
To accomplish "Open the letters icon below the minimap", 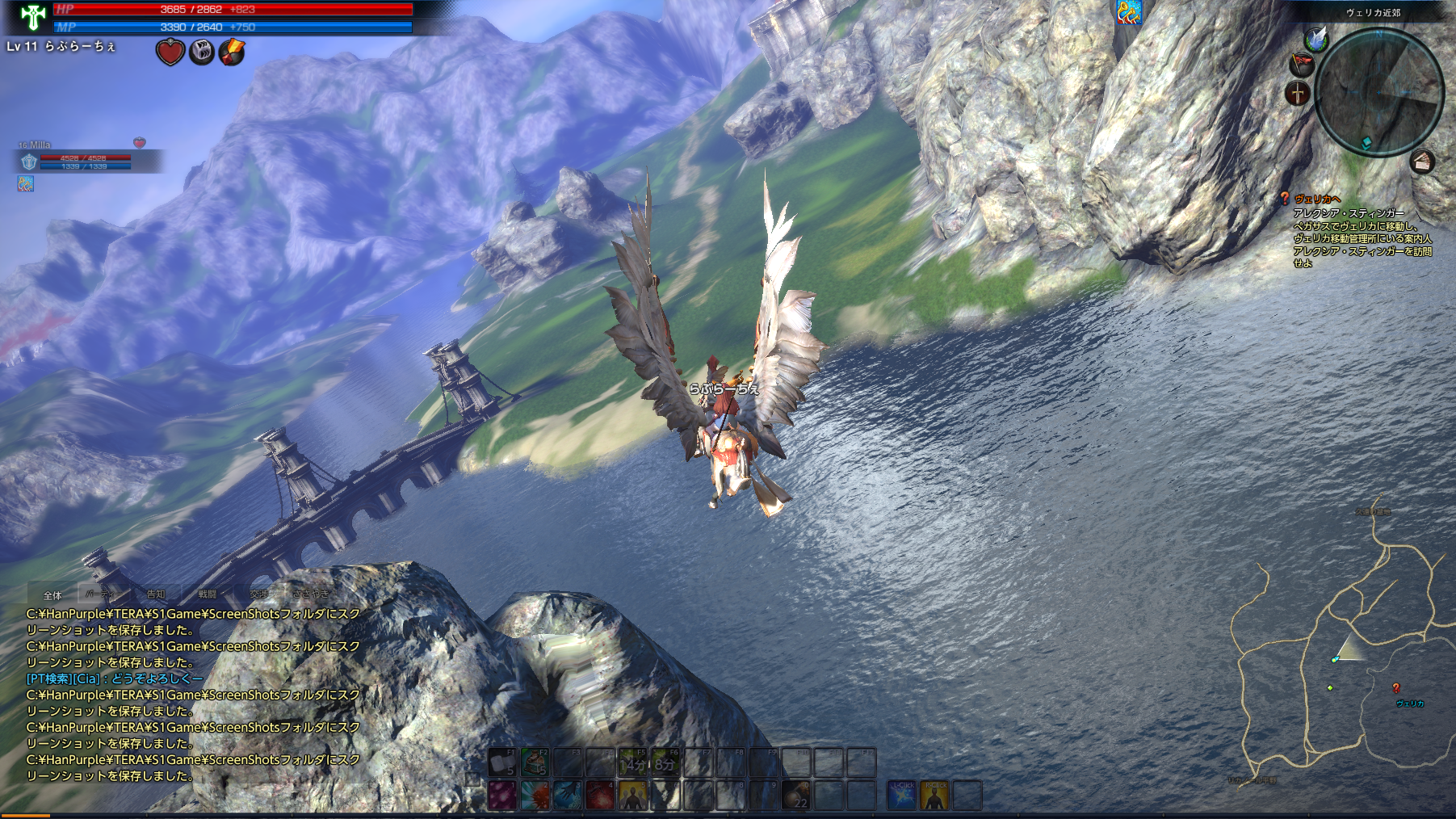I will (x=1422, y=162).
